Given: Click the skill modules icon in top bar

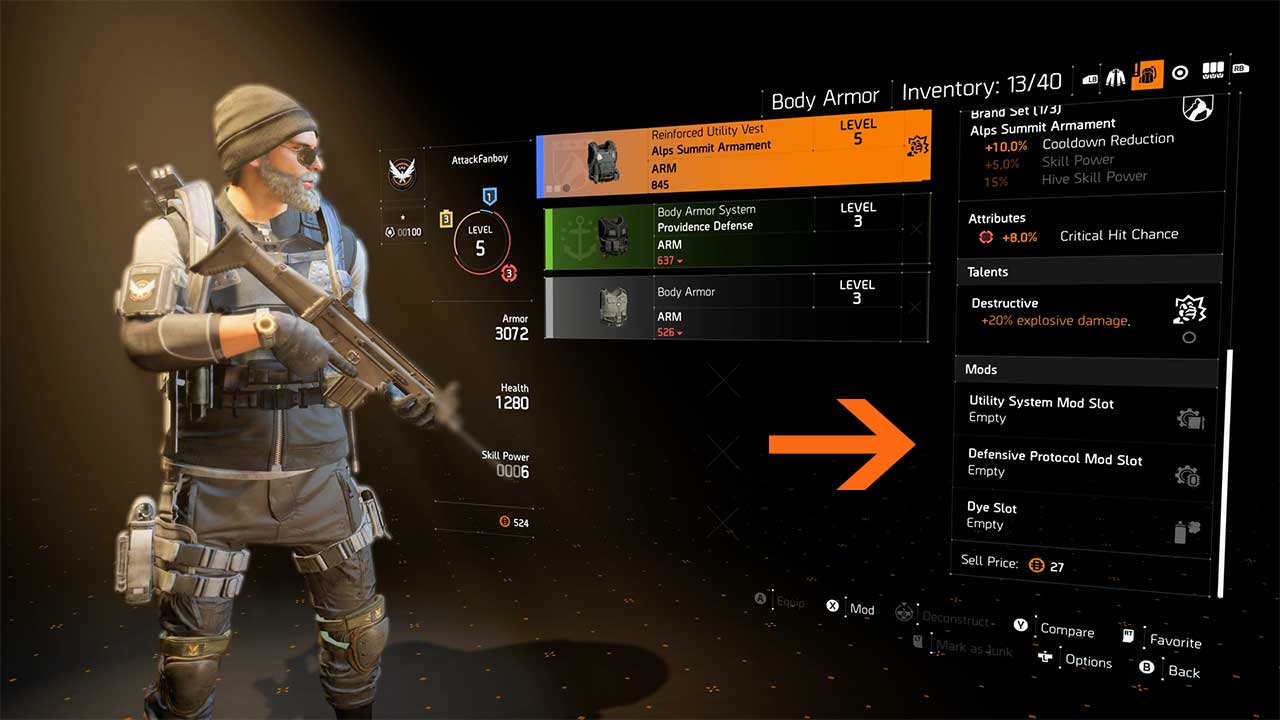Looking at the screenshot, I should coord(1213,70).
